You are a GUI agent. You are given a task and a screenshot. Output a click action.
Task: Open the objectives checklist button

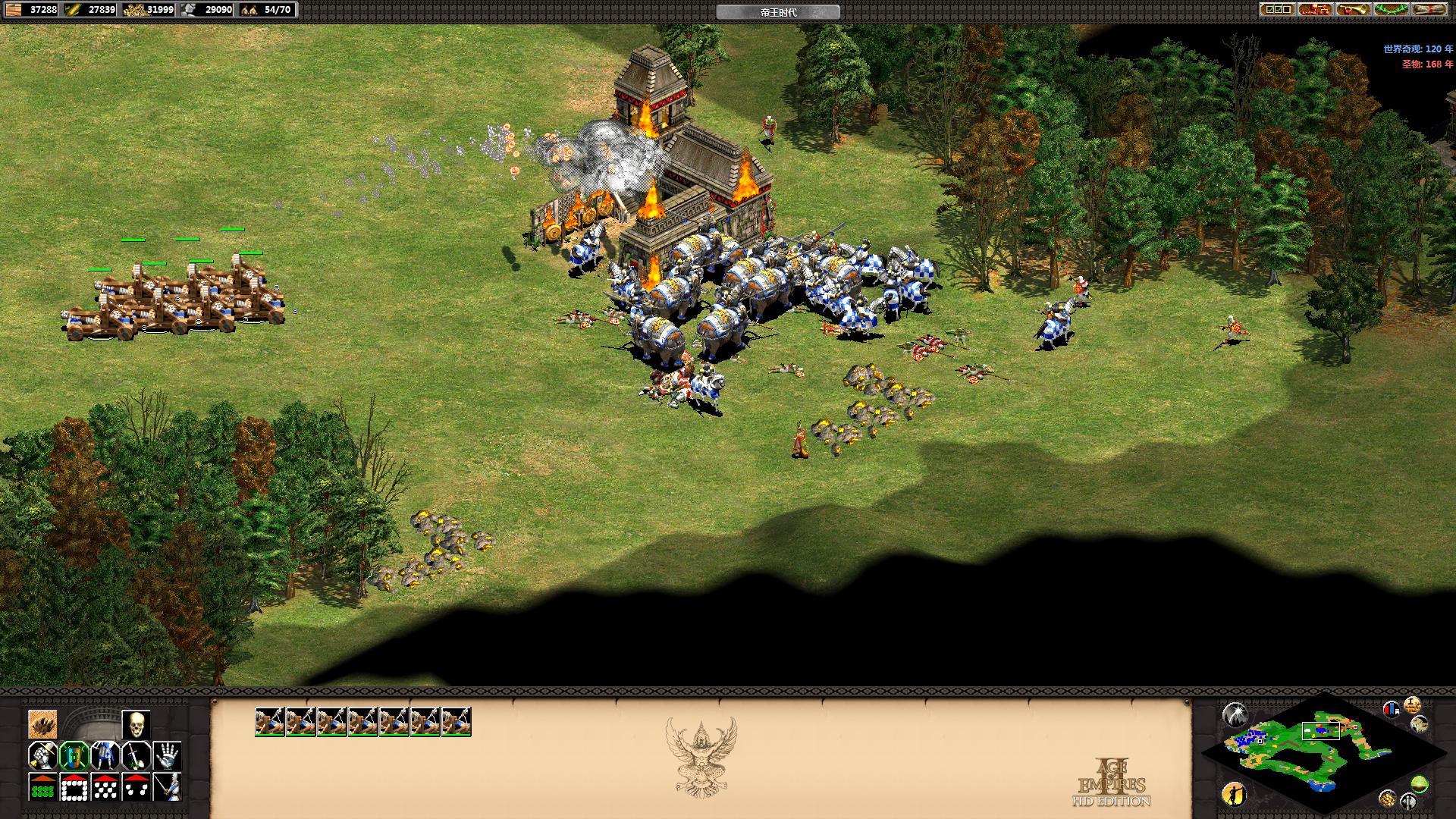point(1278,10)
